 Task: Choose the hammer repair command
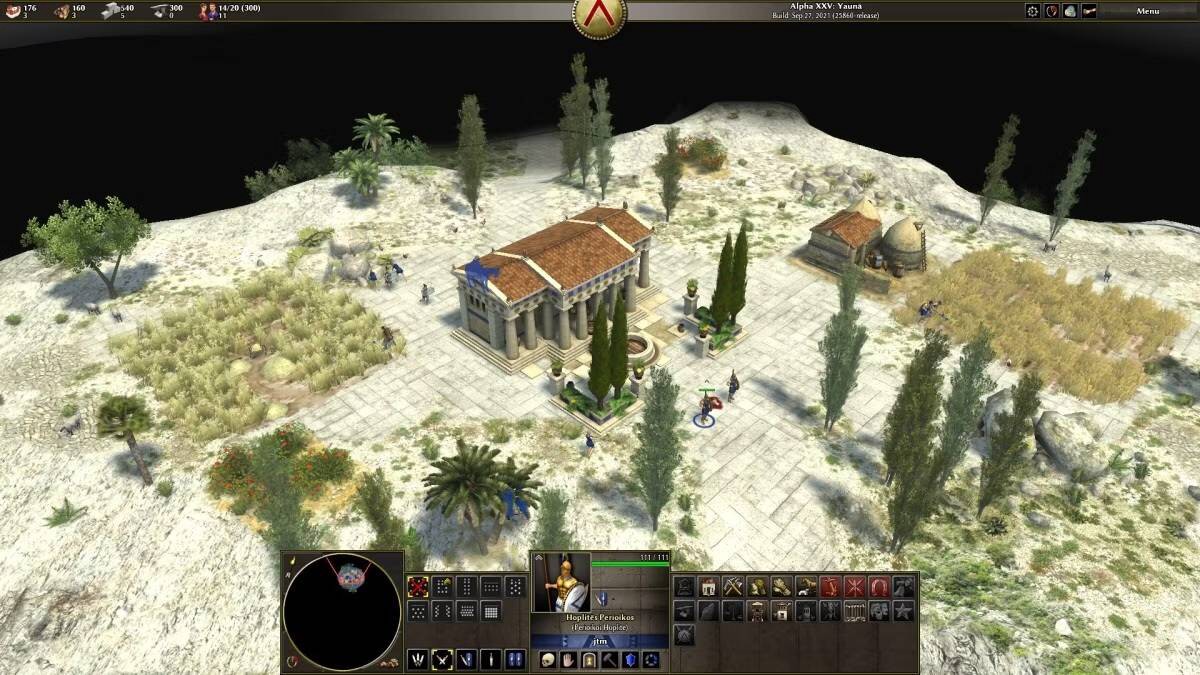pos(610,660)
